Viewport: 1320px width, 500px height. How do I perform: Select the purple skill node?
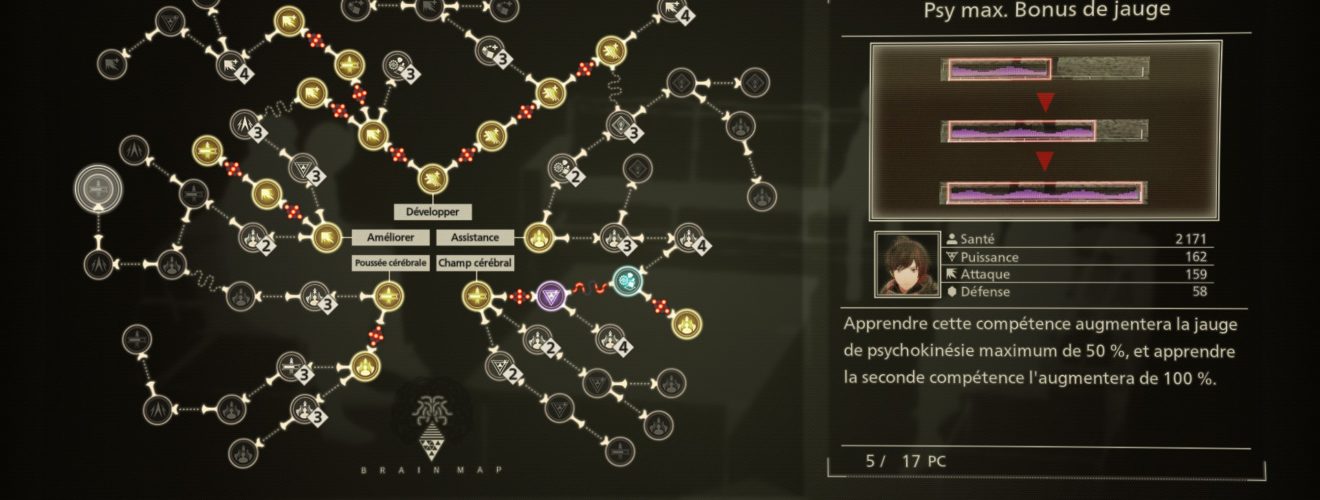[x=551, y=295]
